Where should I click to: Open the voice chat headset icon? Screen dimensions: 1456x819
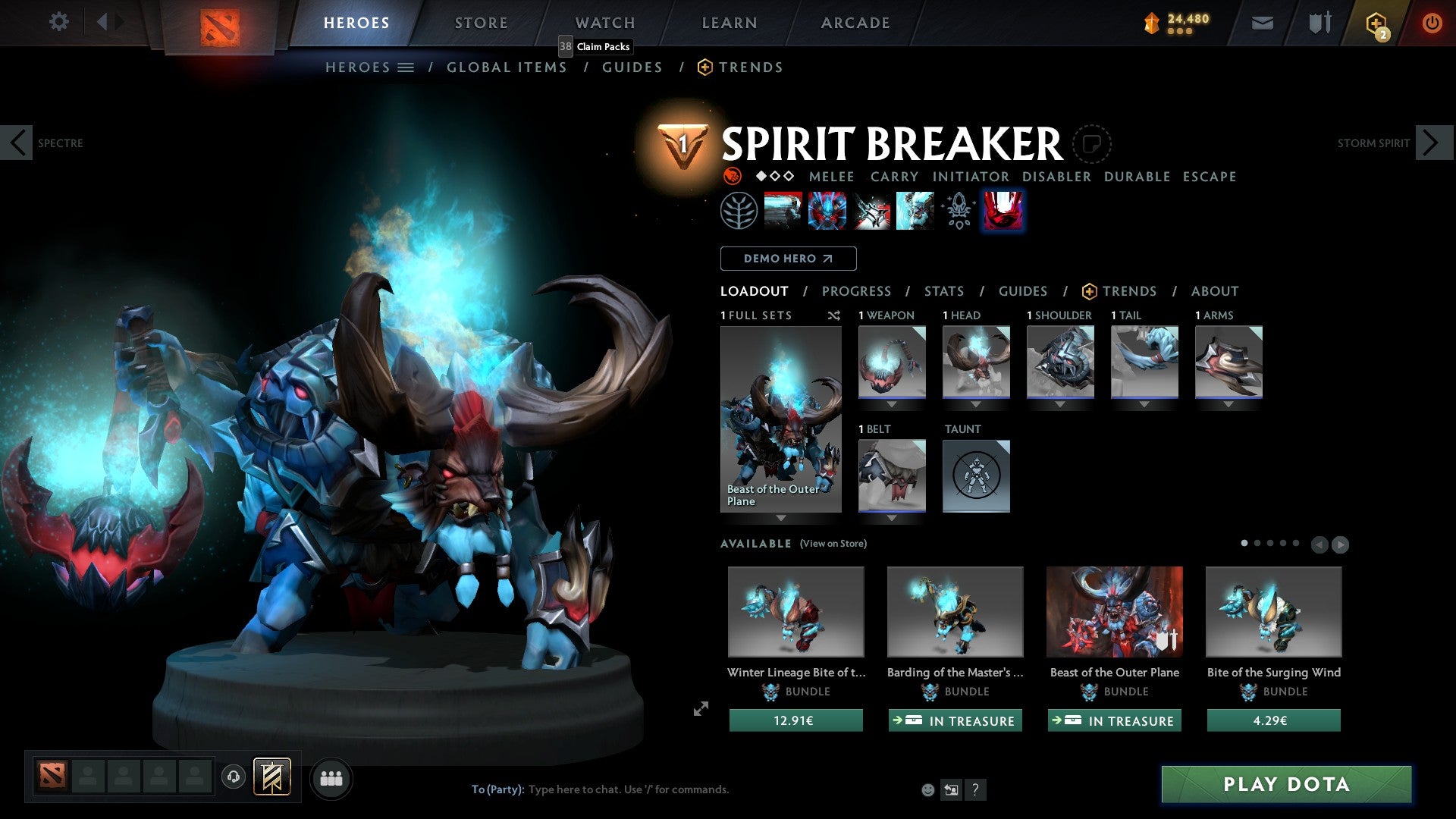tap(233, 777)
